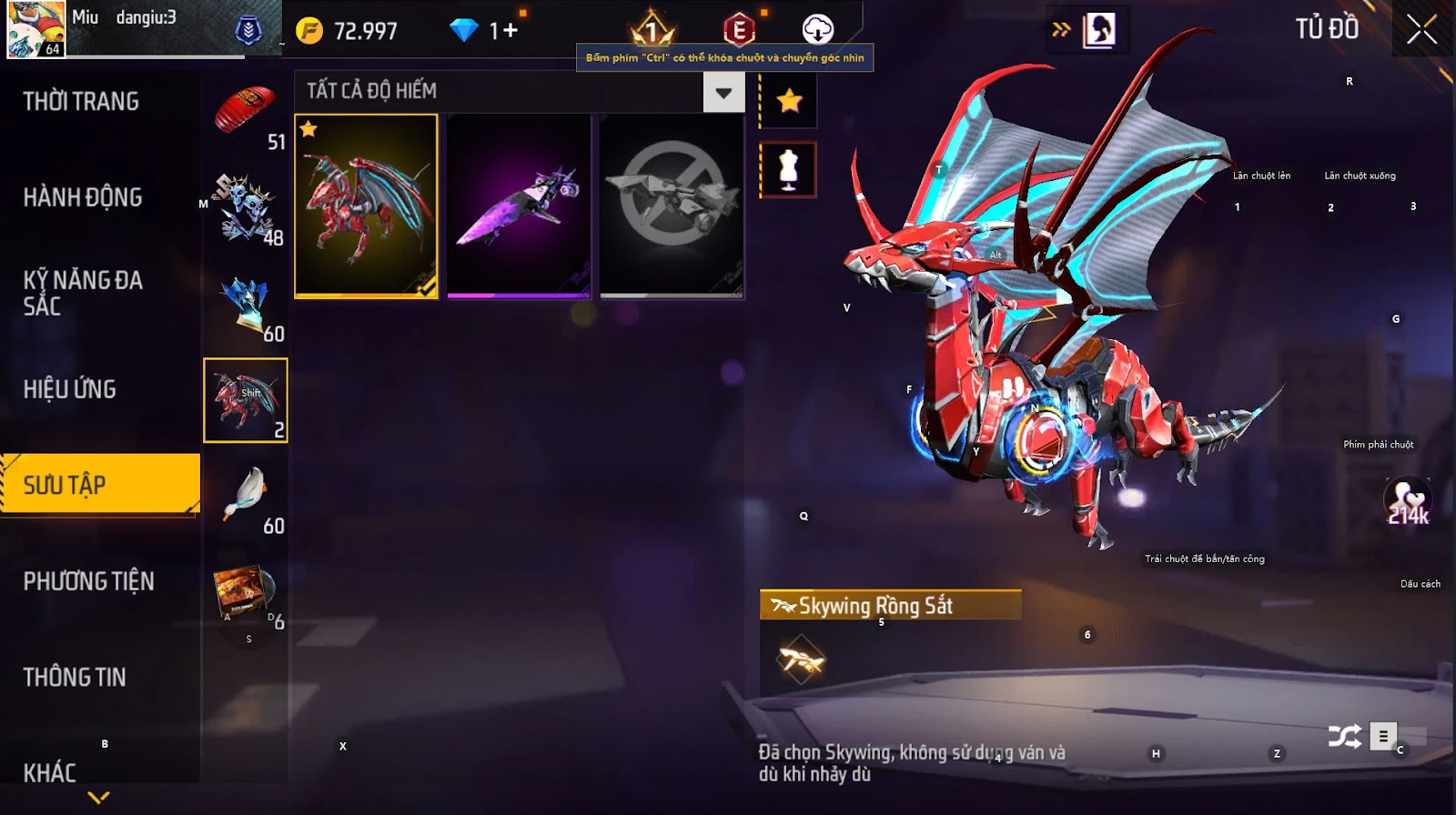
Task: Select the Kỹ Năng Đa Sắc tab
Action: [83, 293]
